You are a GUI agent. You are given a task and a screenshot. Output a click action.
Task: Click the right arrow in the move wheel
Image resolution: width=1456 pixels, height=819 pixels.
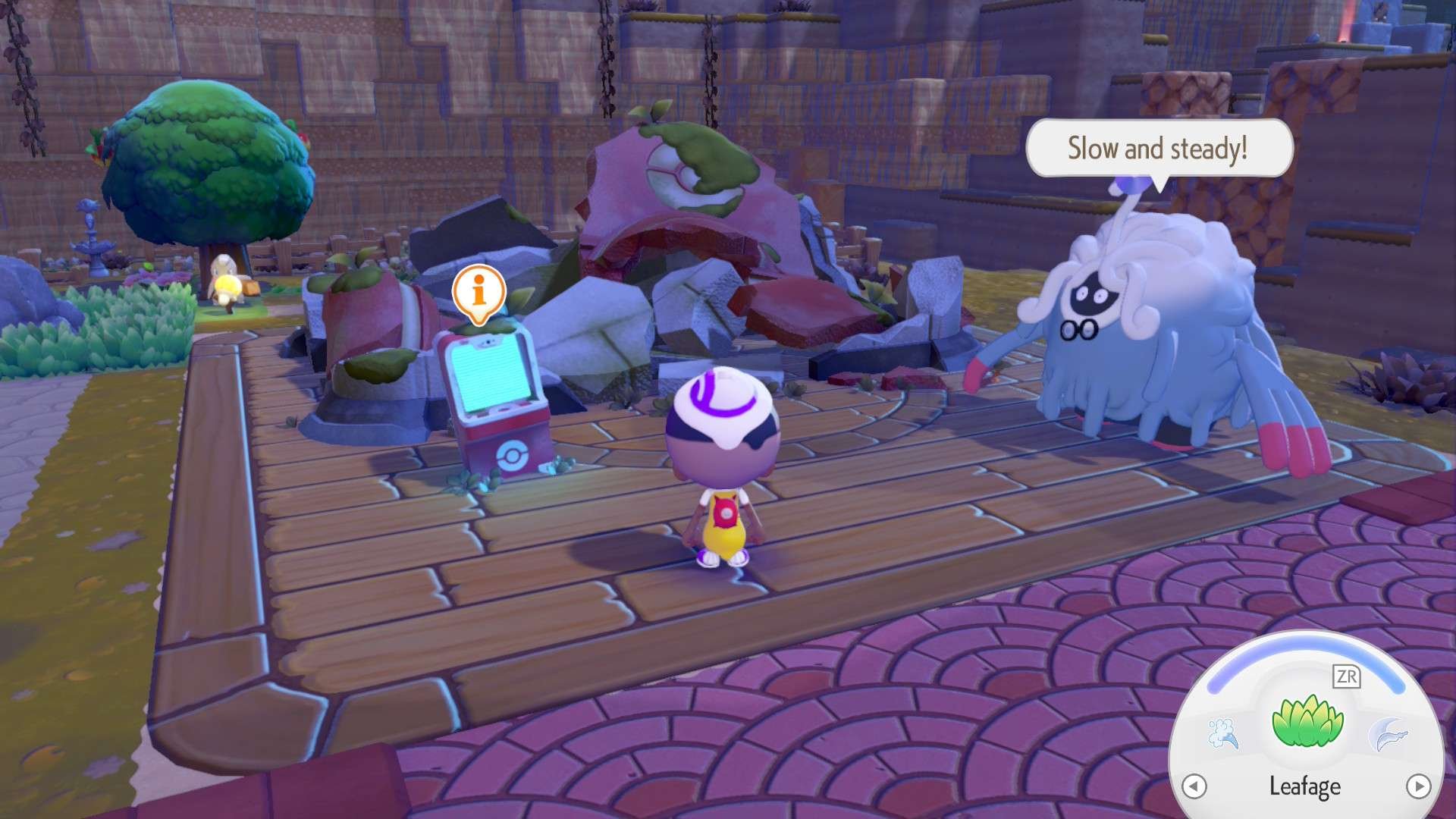(x=1418, y=786)
